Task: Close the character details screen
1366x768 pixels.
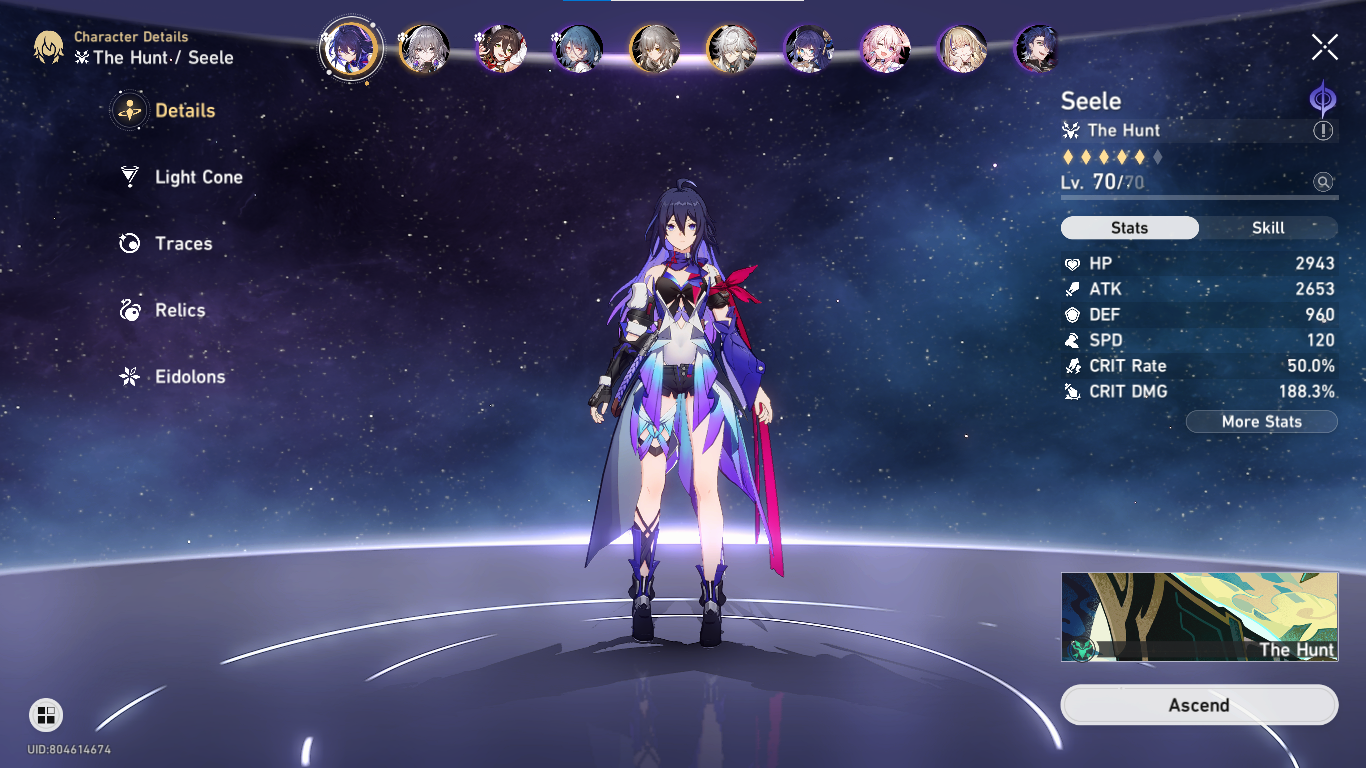Action: coord(1324,47)
